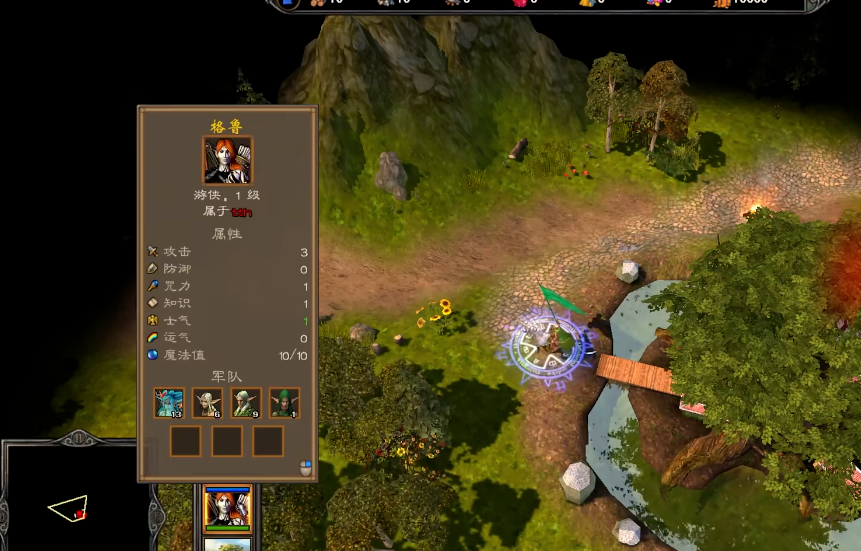Select the blue-haired unit stack of 13

tap(169, 402)
